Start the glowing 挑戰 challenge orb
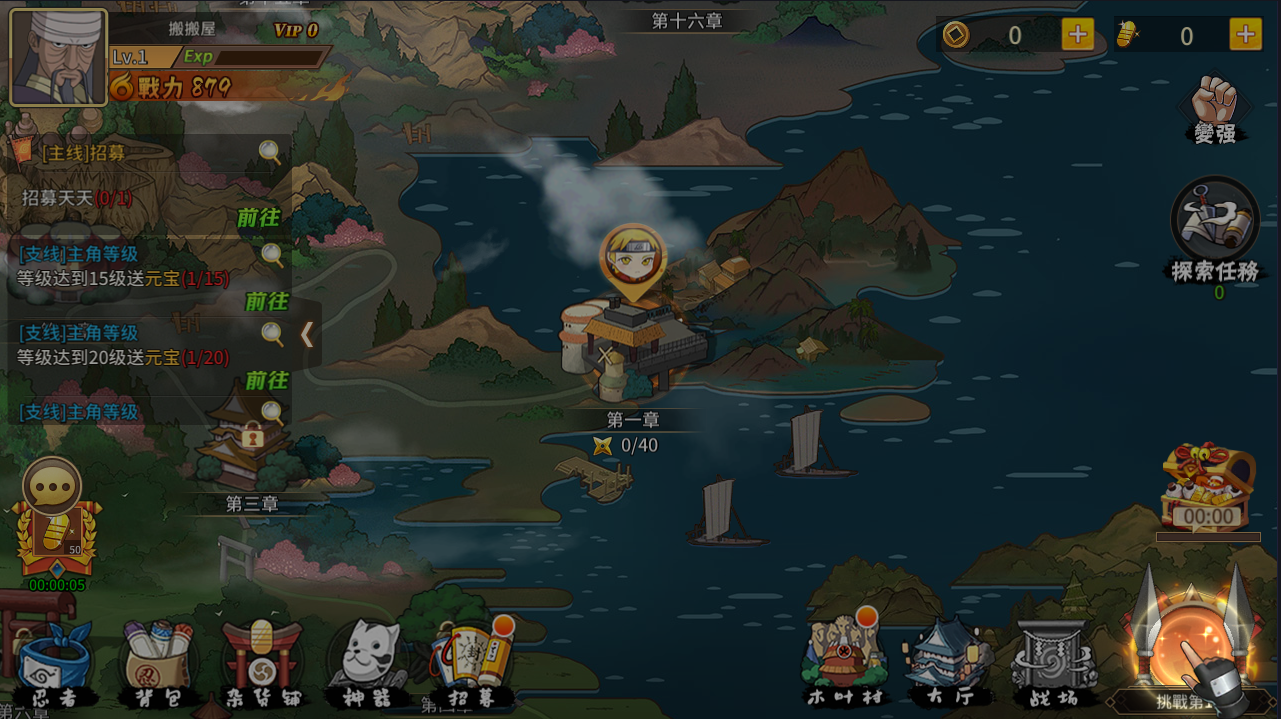1281x719 pixels. pyautogui.click(x=1191, y=650)
